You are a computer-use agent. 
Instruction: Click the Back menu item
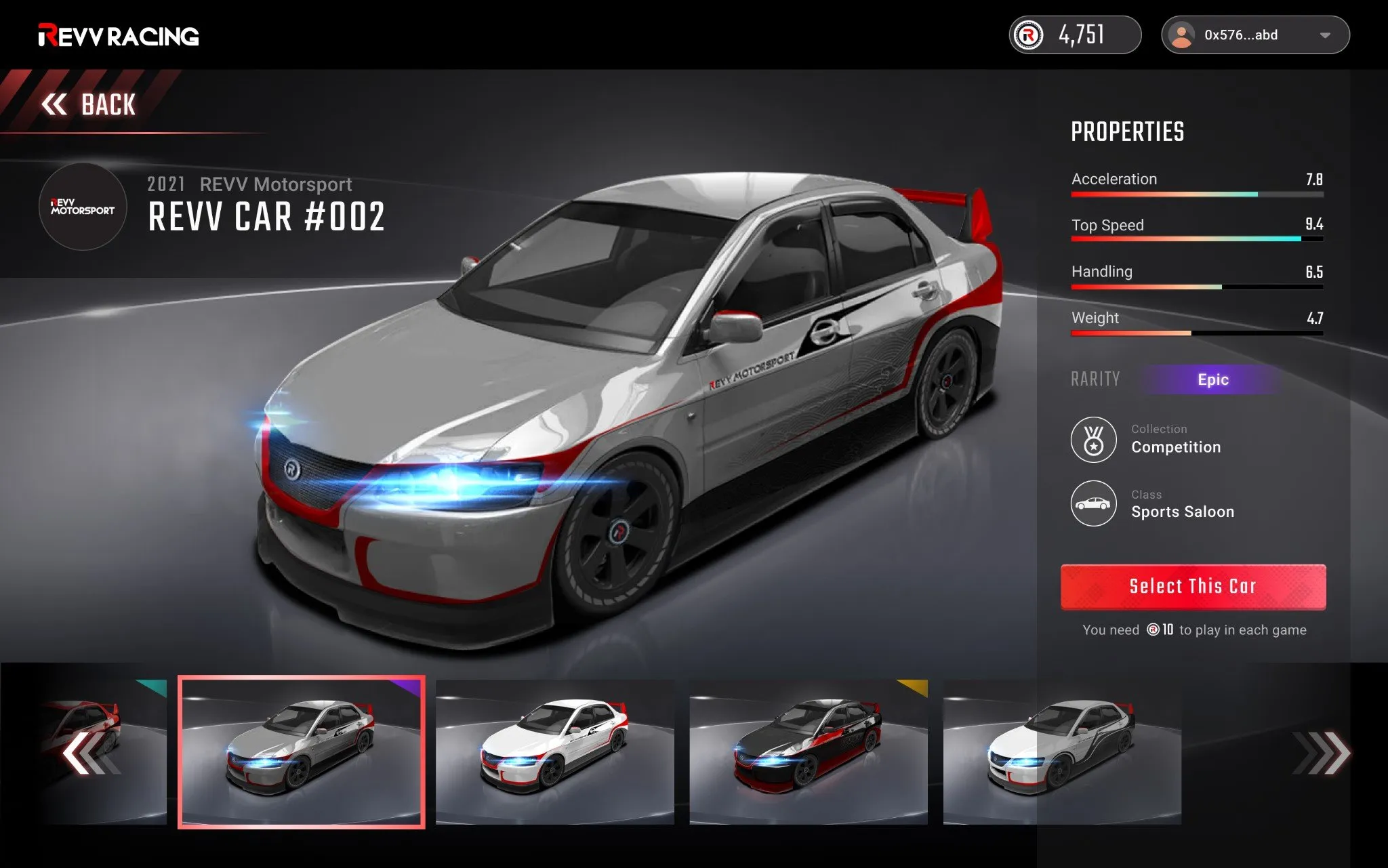tap(107, 104)
